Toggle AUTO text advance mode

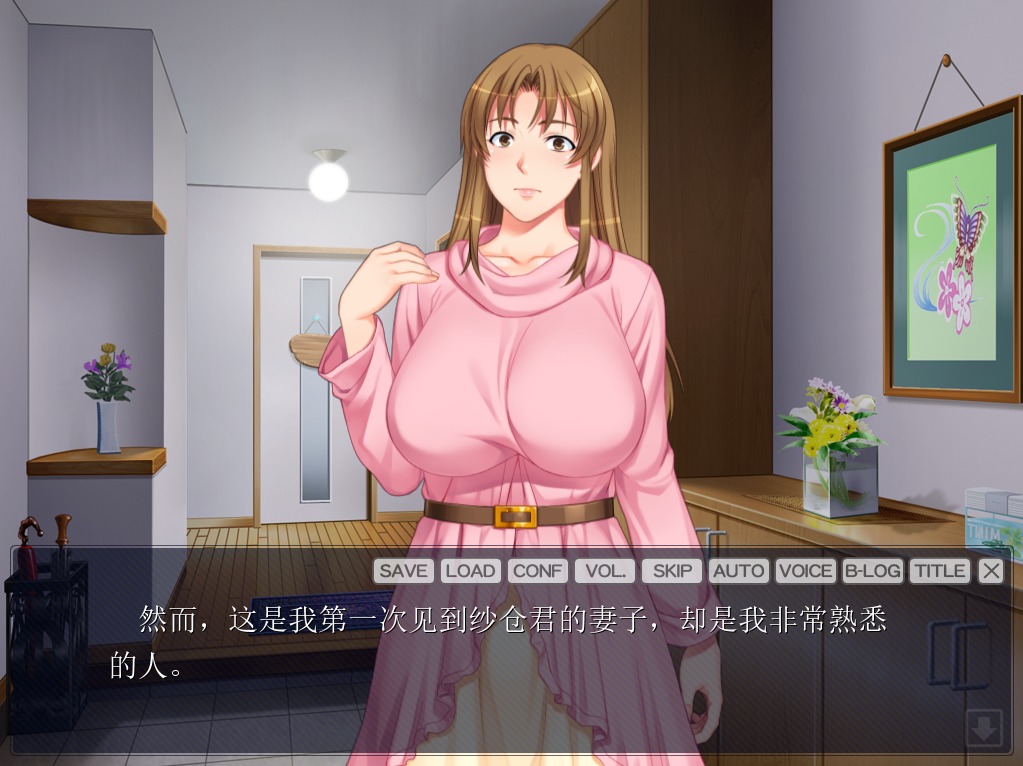(739, 571)
